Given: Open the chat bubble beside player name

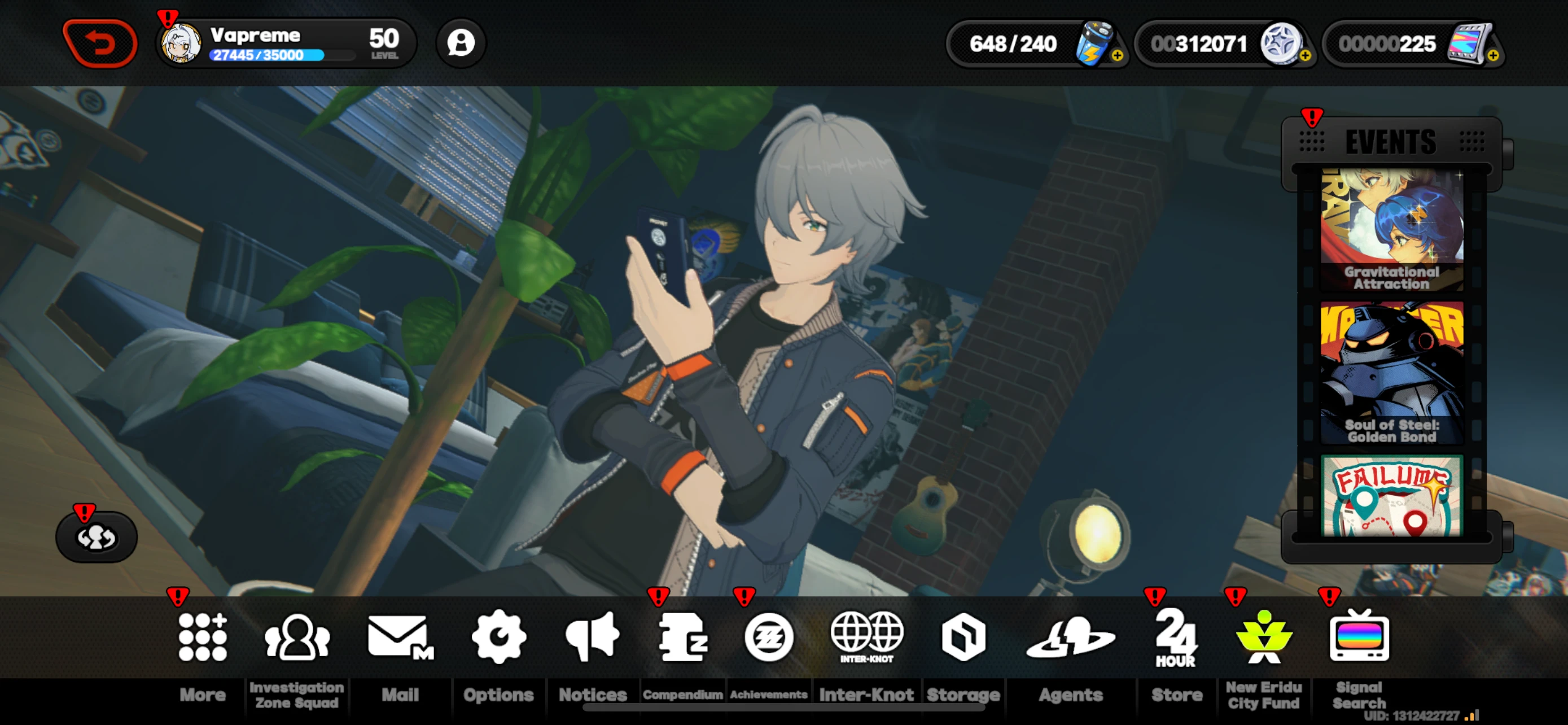Looking at the screenshot, I should (461, 42).
